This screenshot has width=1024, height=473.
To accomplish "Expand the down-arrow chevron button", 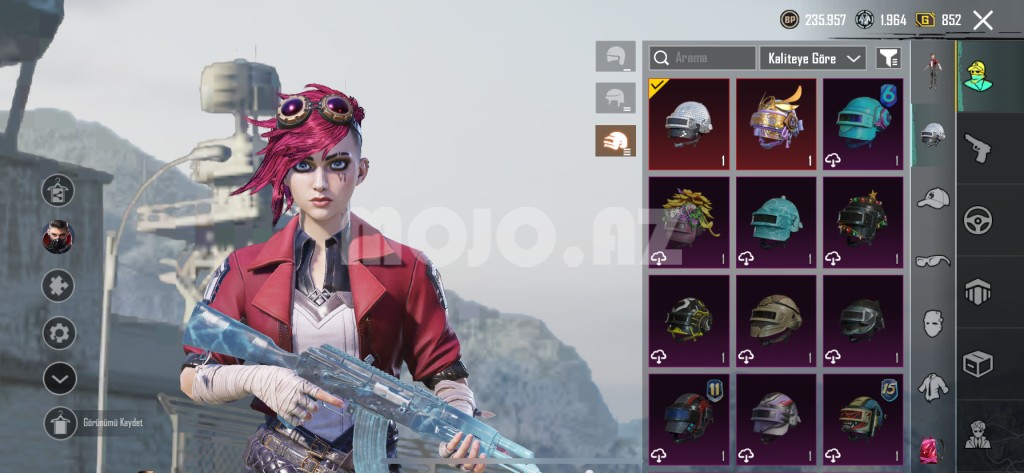I will [60, 378].
